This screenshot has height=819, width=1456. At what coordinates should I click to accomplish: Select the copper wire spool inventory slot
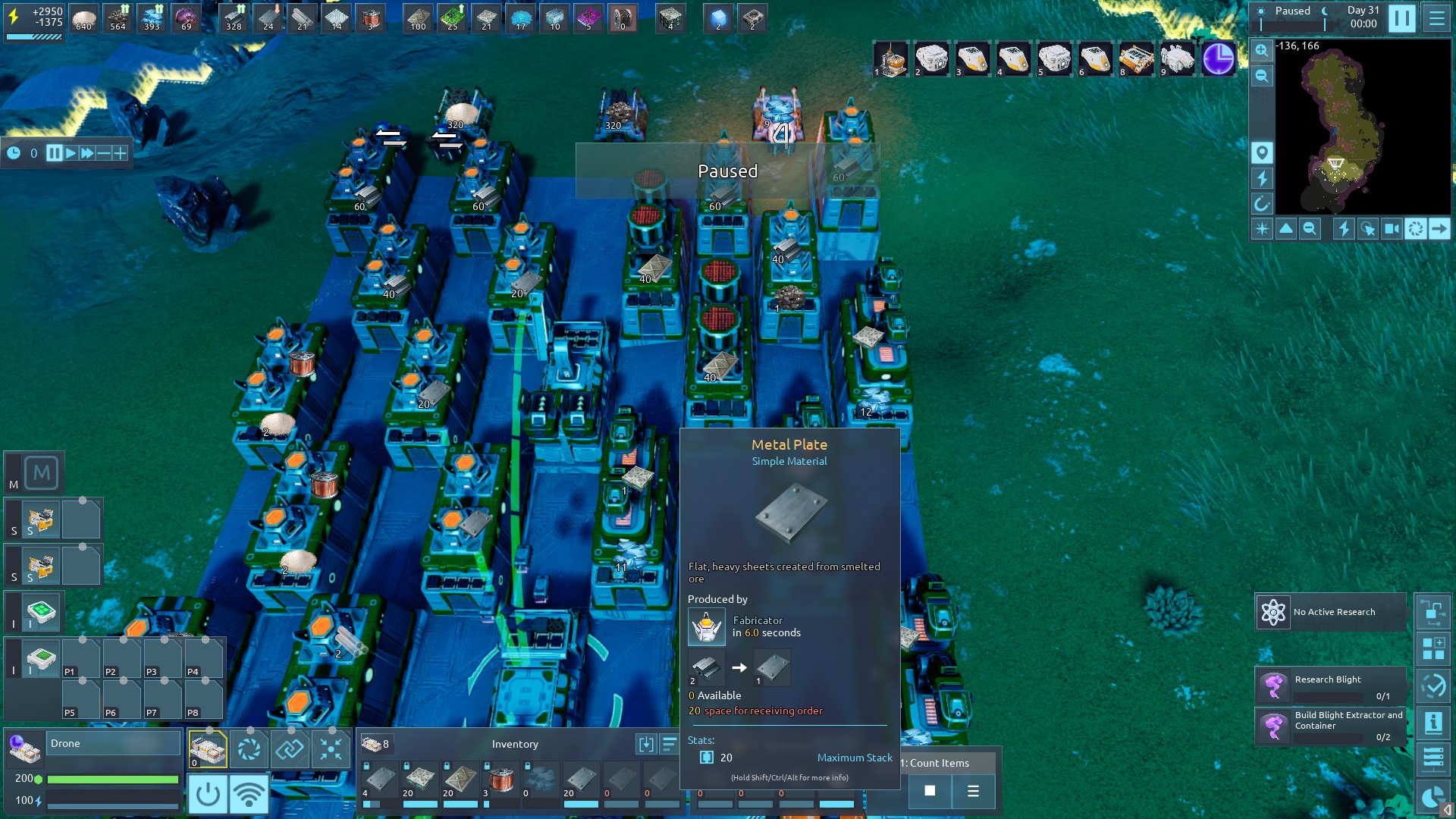click(x=500, y=781)
